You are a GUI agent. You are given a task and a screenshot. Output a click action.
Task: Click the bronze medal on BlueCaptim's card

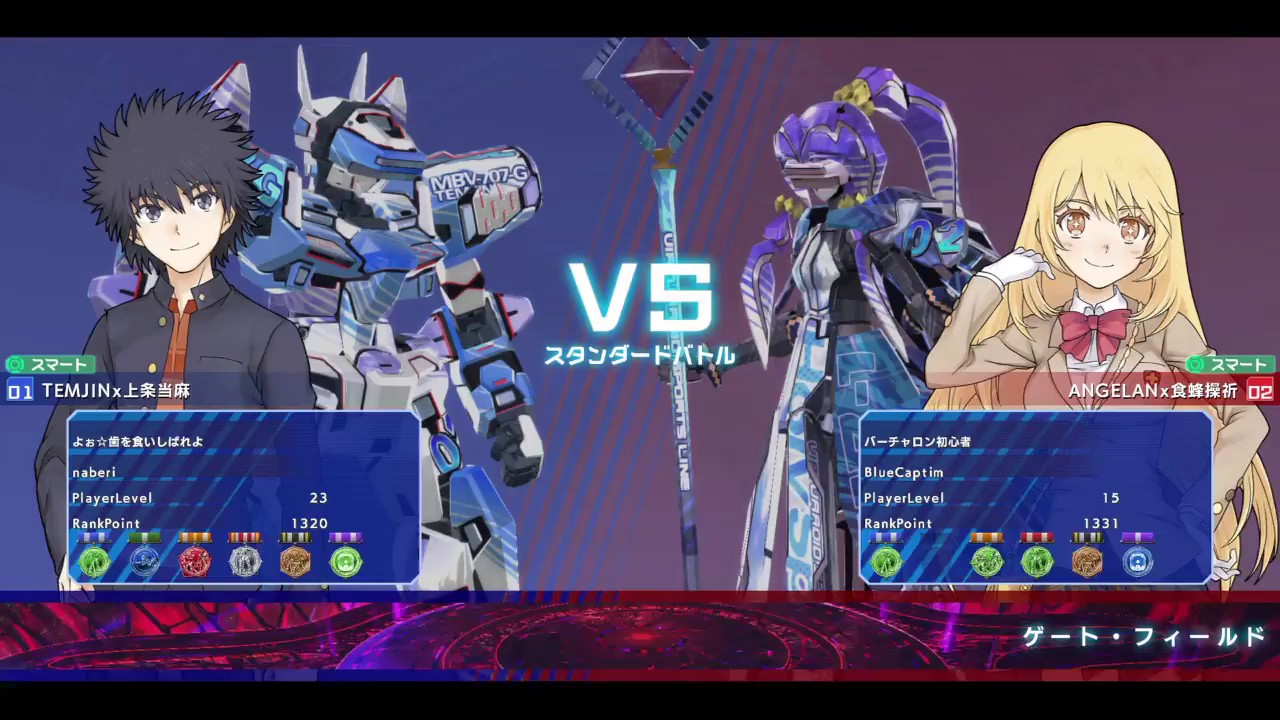(x=1088, y=562)
